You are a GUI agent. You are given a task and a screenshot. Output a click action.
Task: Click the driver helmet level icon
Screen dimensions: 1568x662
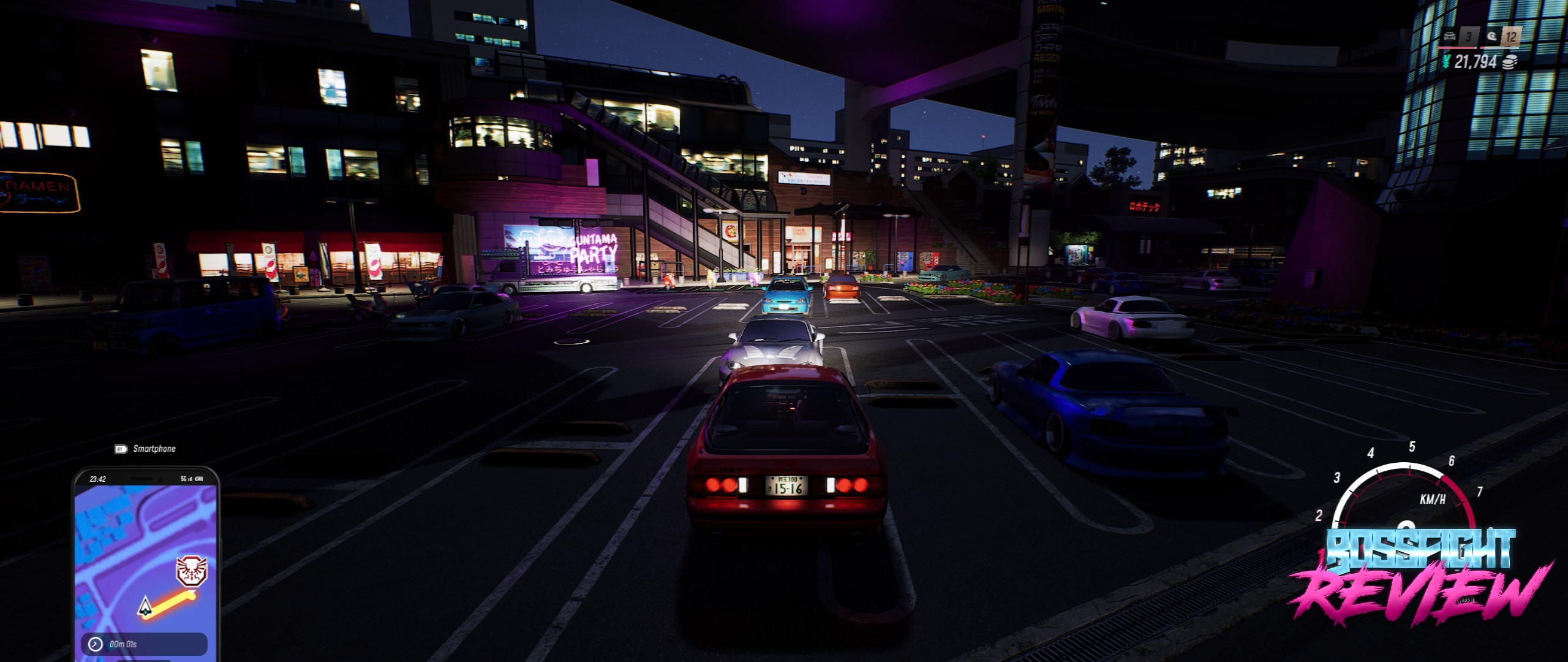1491,37
